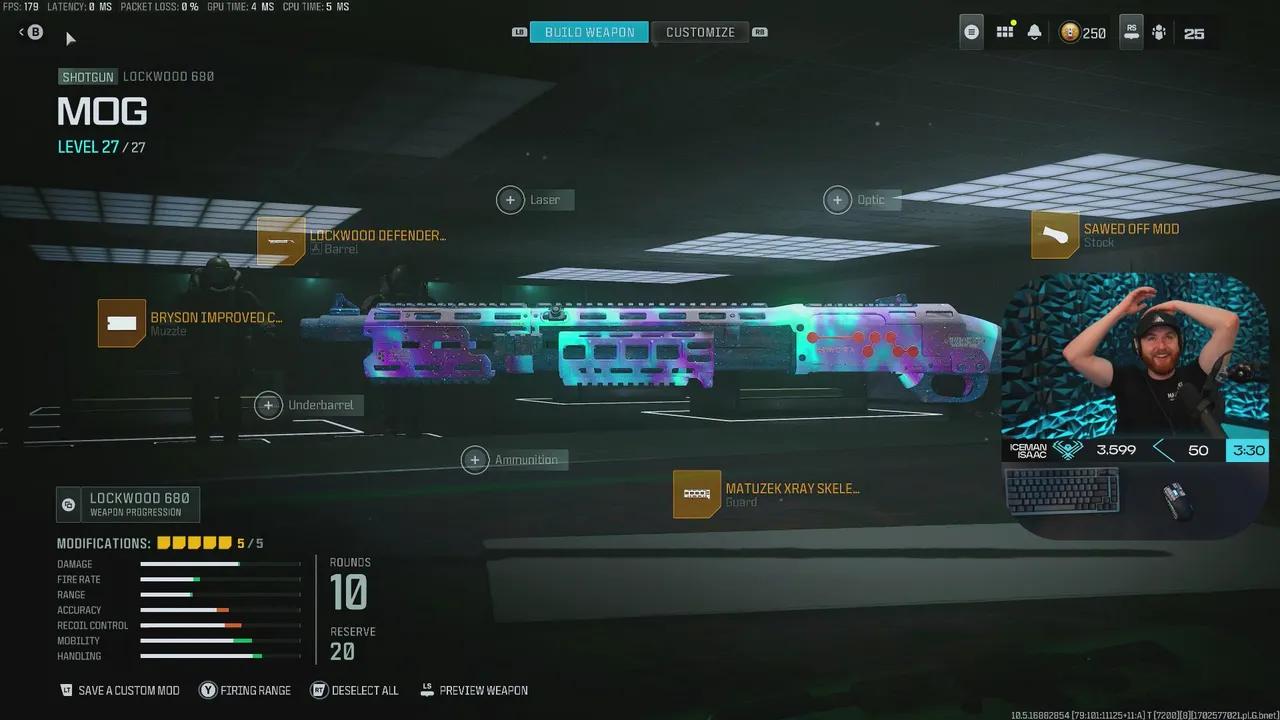Deselect all attachments
This screenshot has width=1280, height=720.
(x=354, y=690)
